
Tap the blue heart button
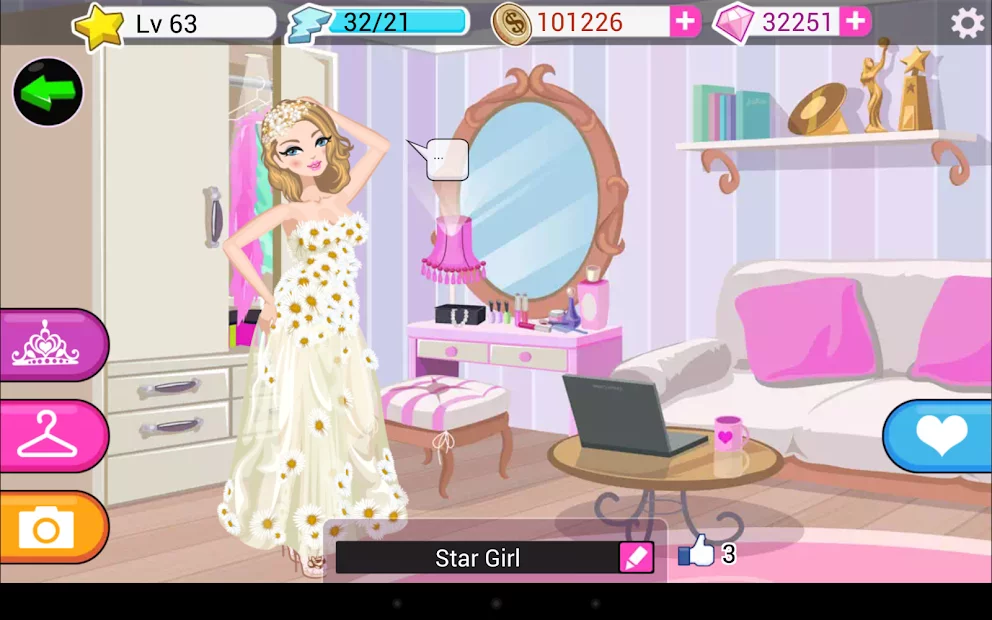(940, 436)
